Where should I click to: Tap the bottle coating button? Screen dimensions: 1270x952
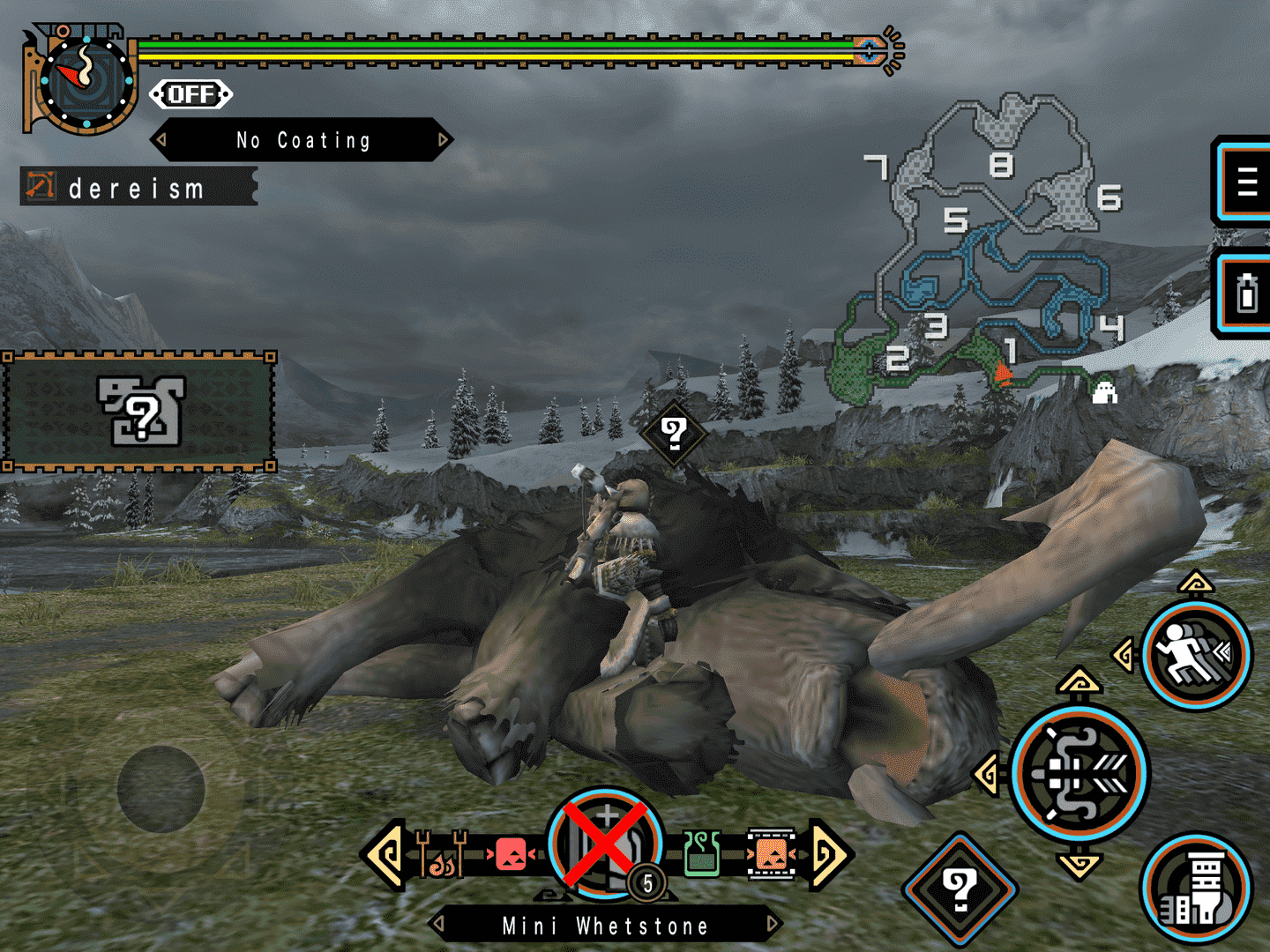tap(1245, 294)
